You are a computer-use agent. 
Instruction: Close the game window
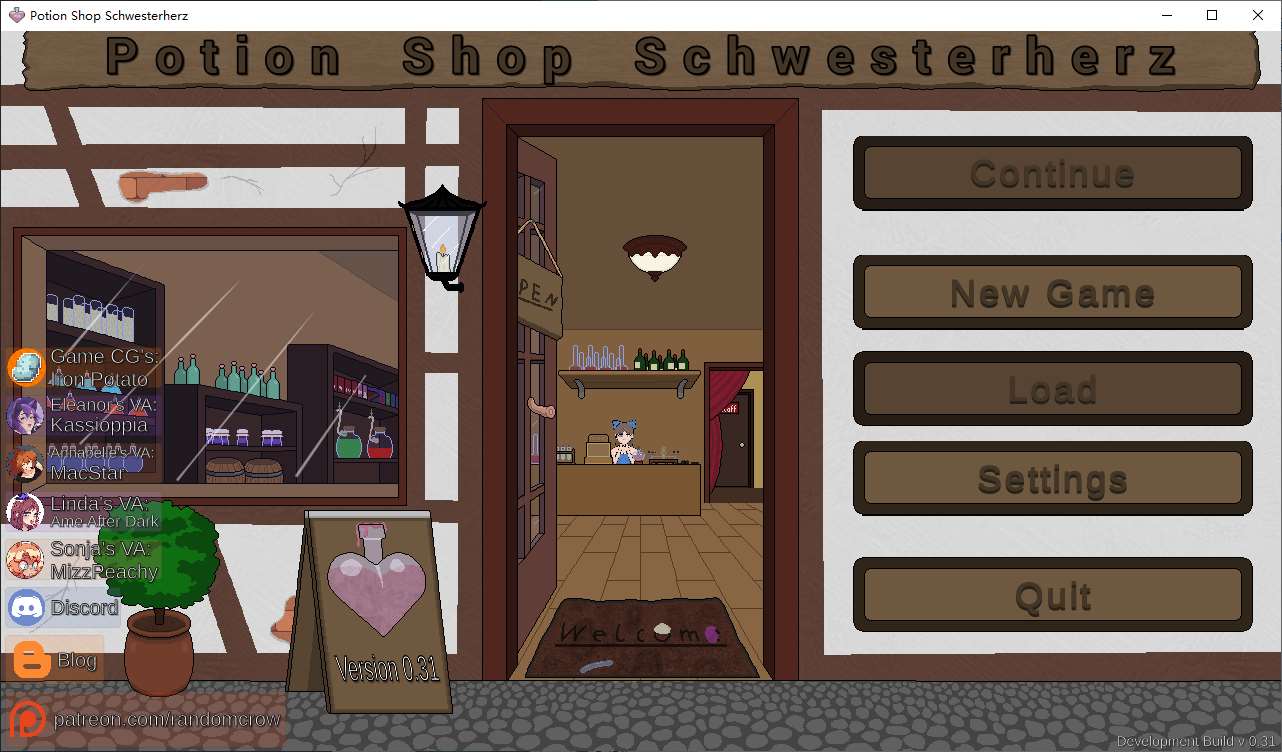click(1258, 15)
